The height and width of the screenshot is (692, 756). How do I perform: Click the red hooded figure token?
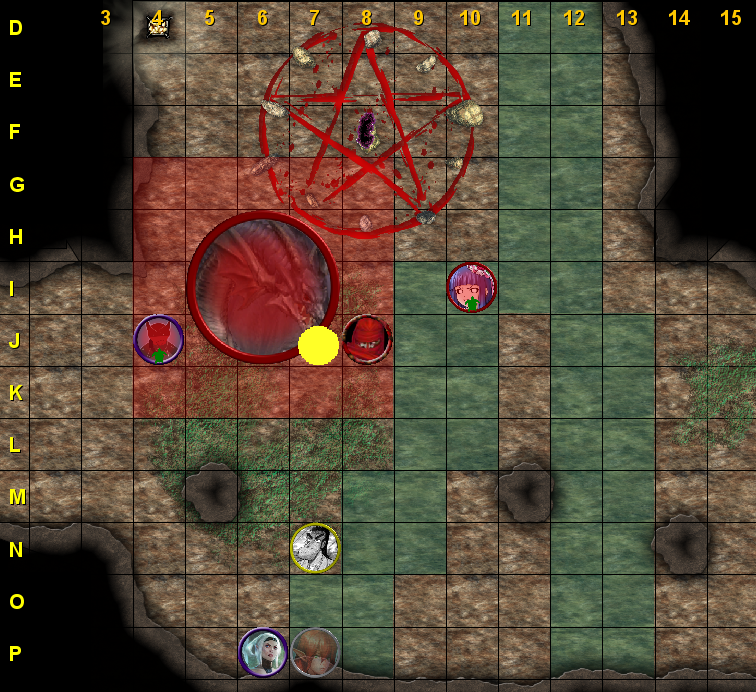click(x=367, y=340)
